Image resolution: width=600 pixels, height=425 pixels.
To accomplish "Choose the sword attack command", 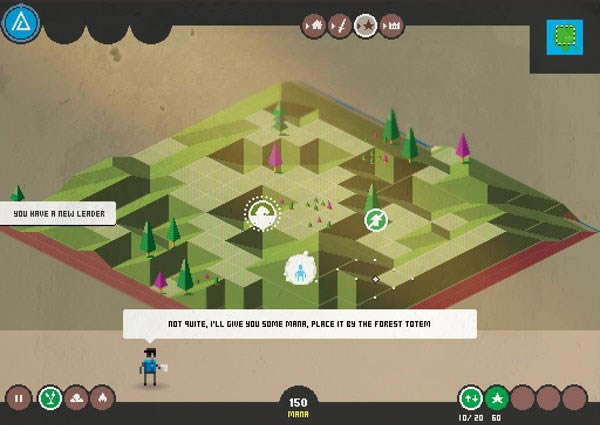I will [341, 25].
